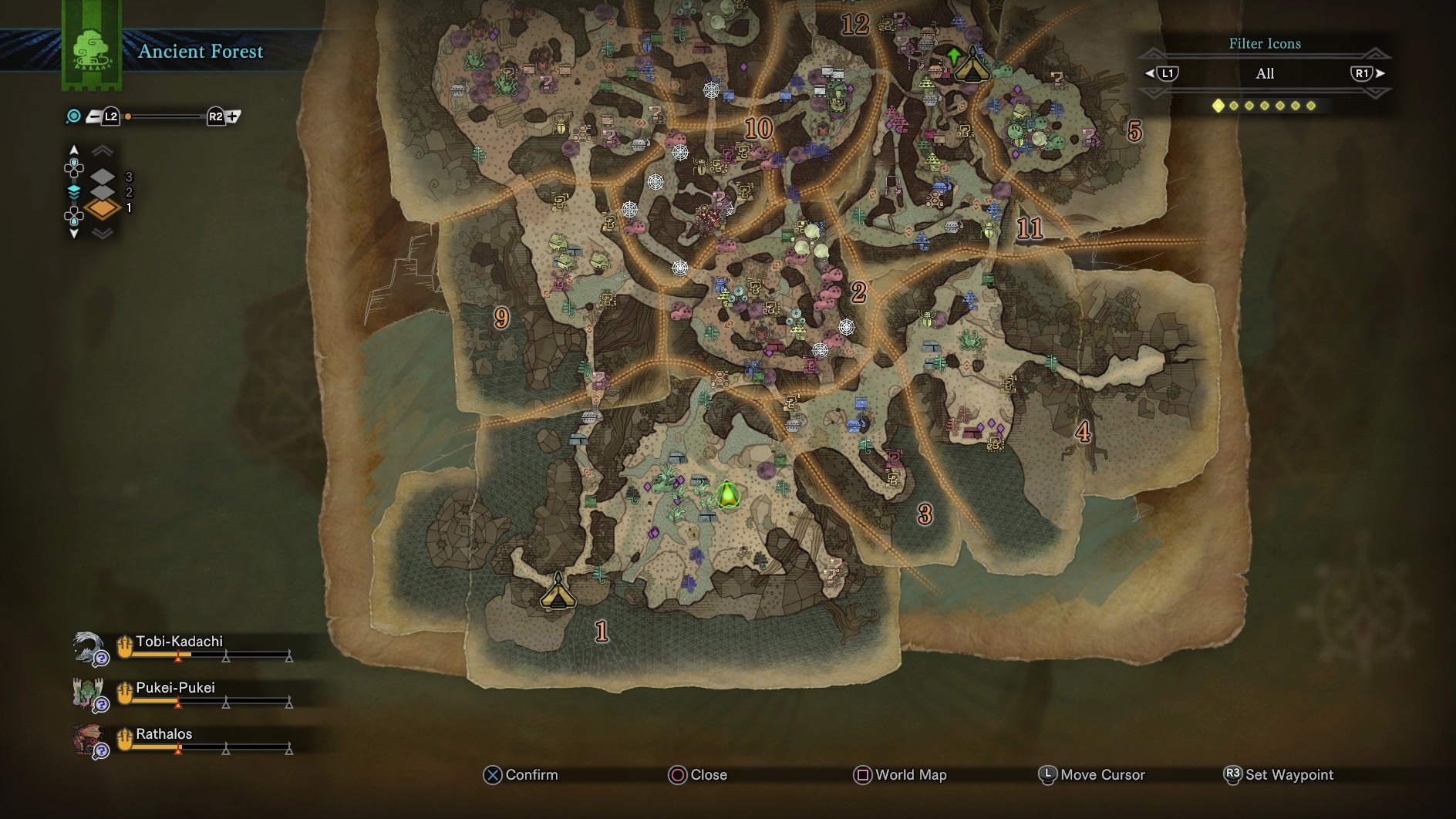Select the Pukei-Pukei monster entry

click(175, 688)
